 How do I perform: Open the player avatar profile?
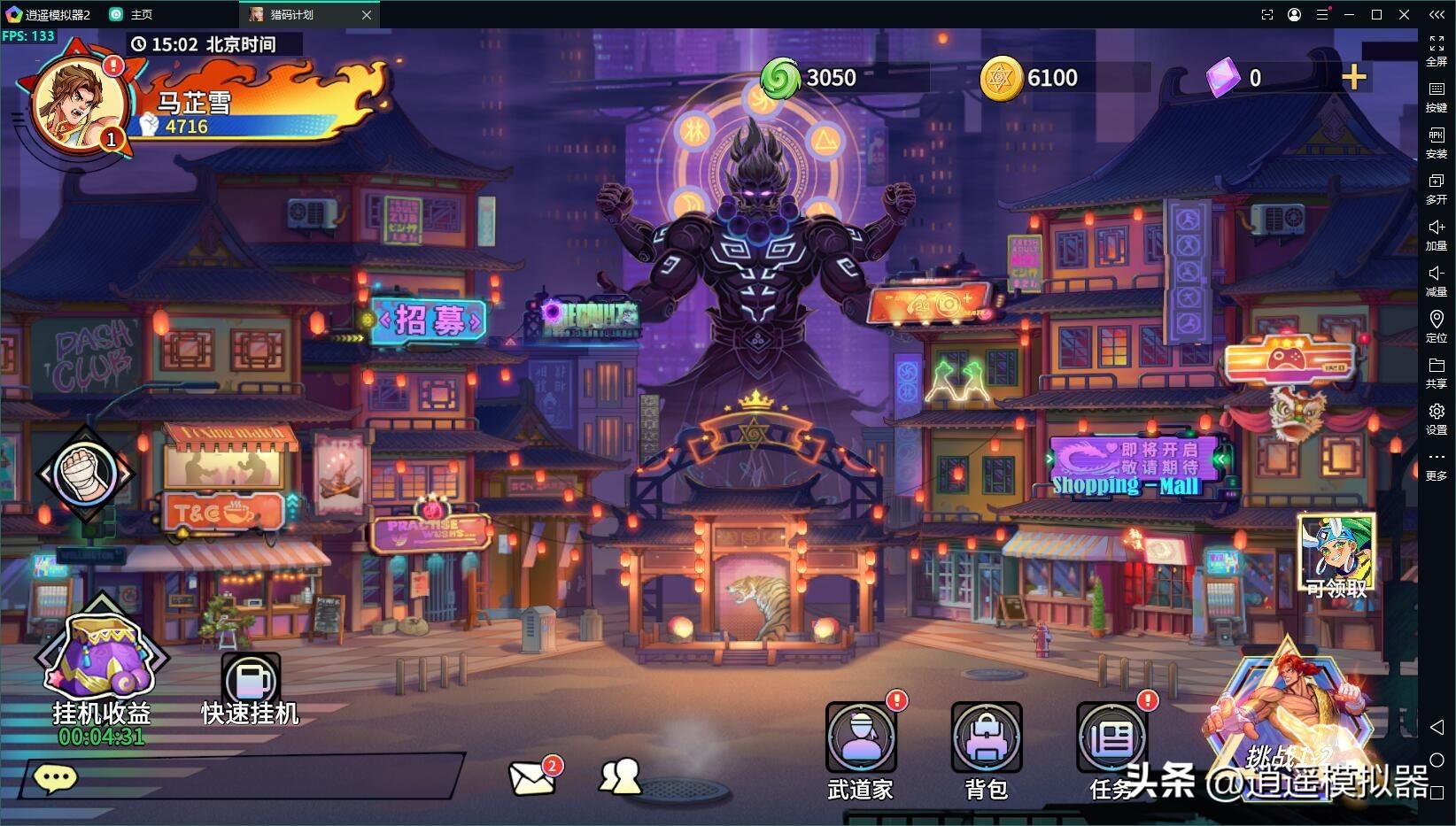[x=78, y=104]
